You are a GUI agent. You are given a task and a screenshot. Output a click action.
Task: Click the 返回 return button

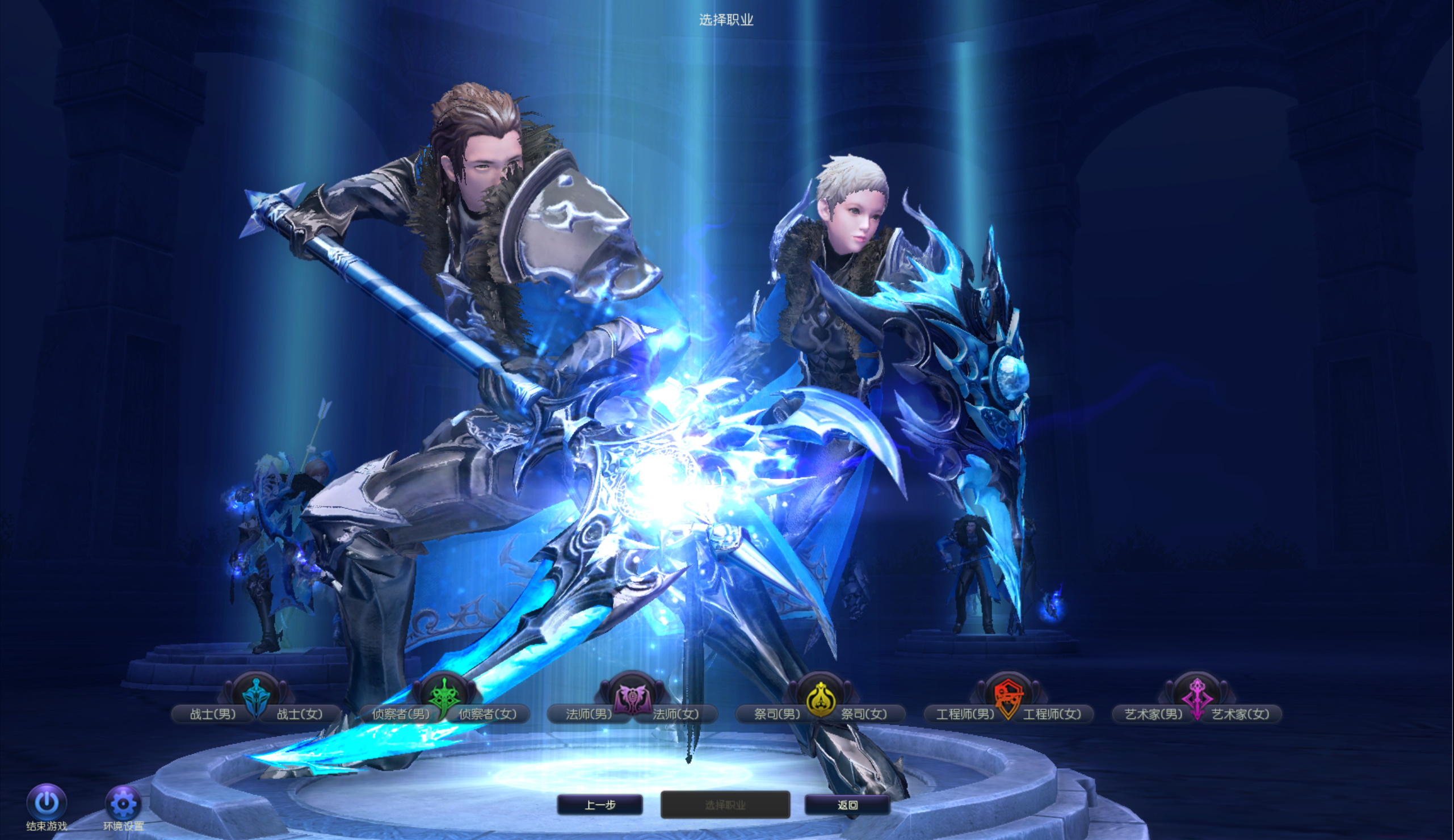click(x=847, y=805)
